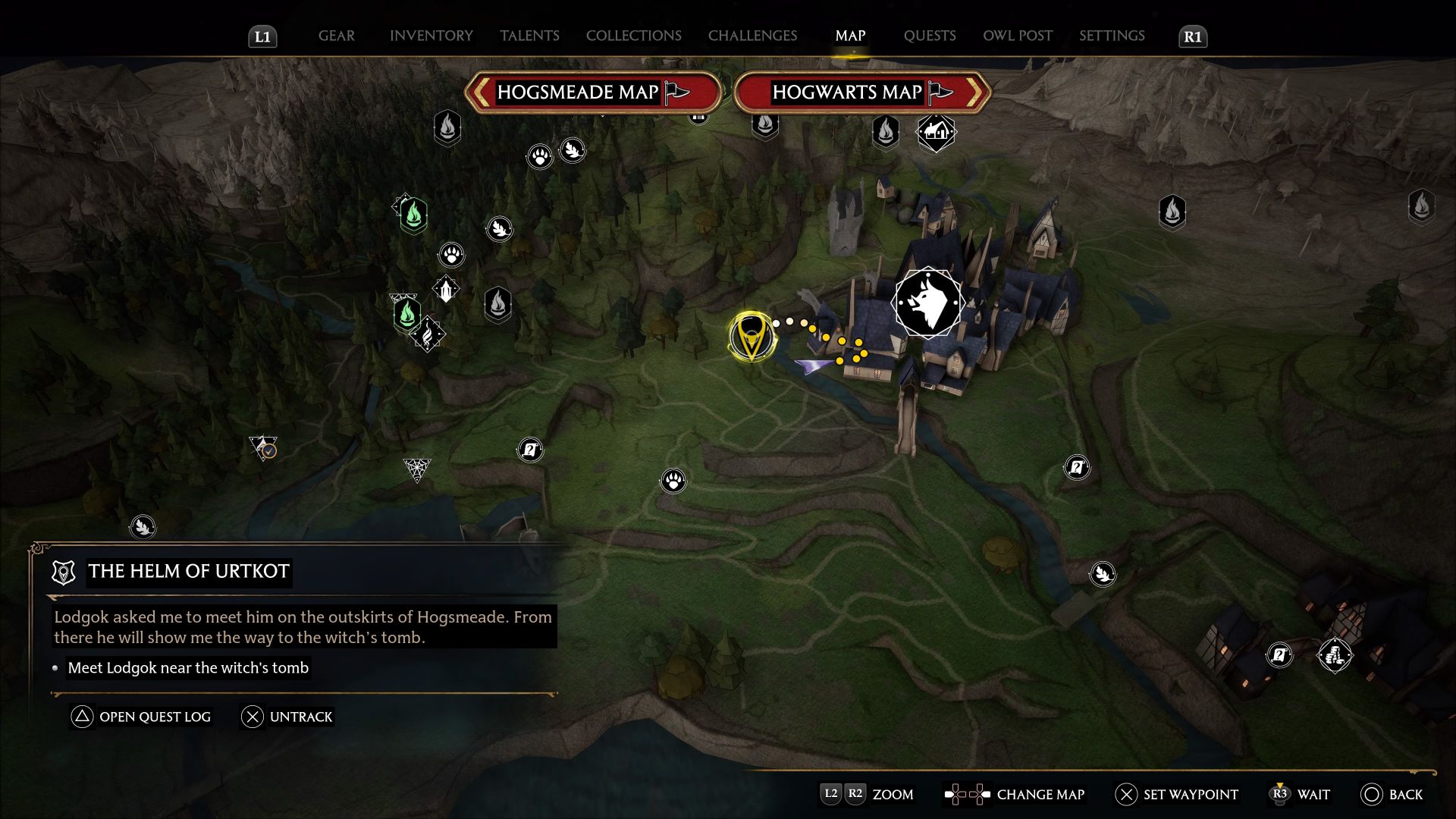Viewport: 1456px width, 819px height.
Task: Click the Set Waypoint option
Action: [x=1176, y=794]
